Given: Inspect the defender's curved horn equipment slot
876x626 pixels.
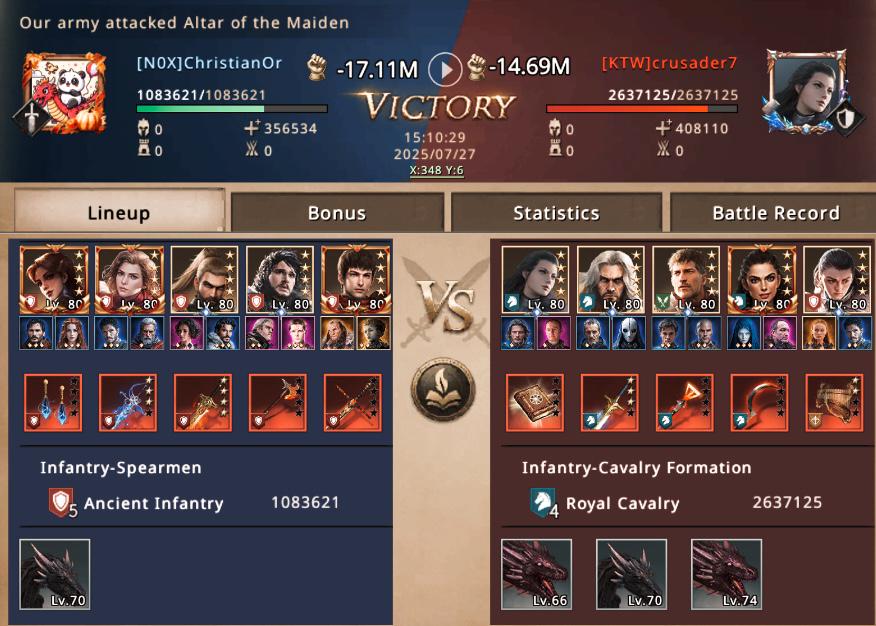Looking at the screenshot, I should [759, 402].
